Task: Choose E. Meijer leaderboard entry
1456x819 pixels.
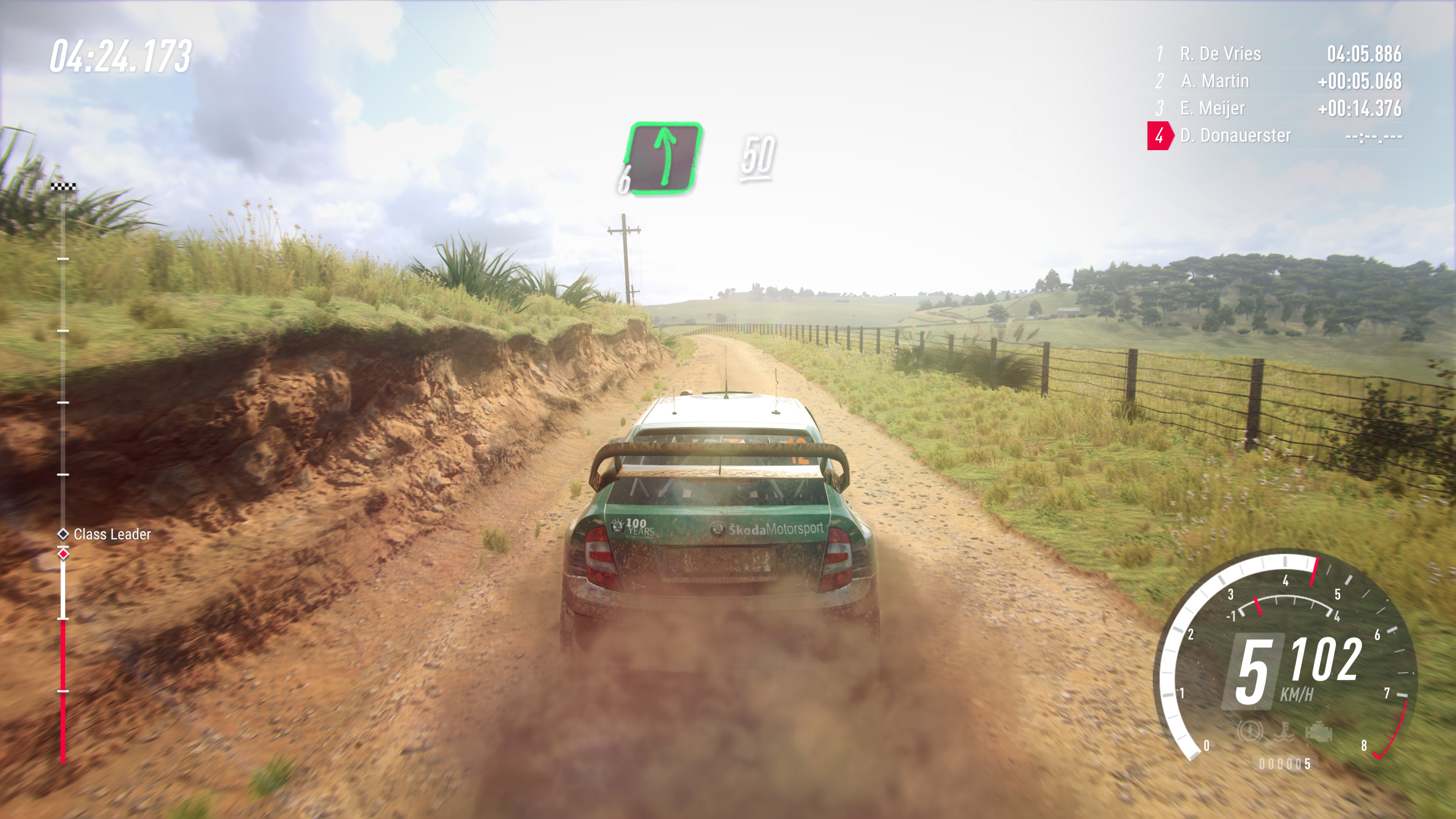Action: tap(1277, 108)
